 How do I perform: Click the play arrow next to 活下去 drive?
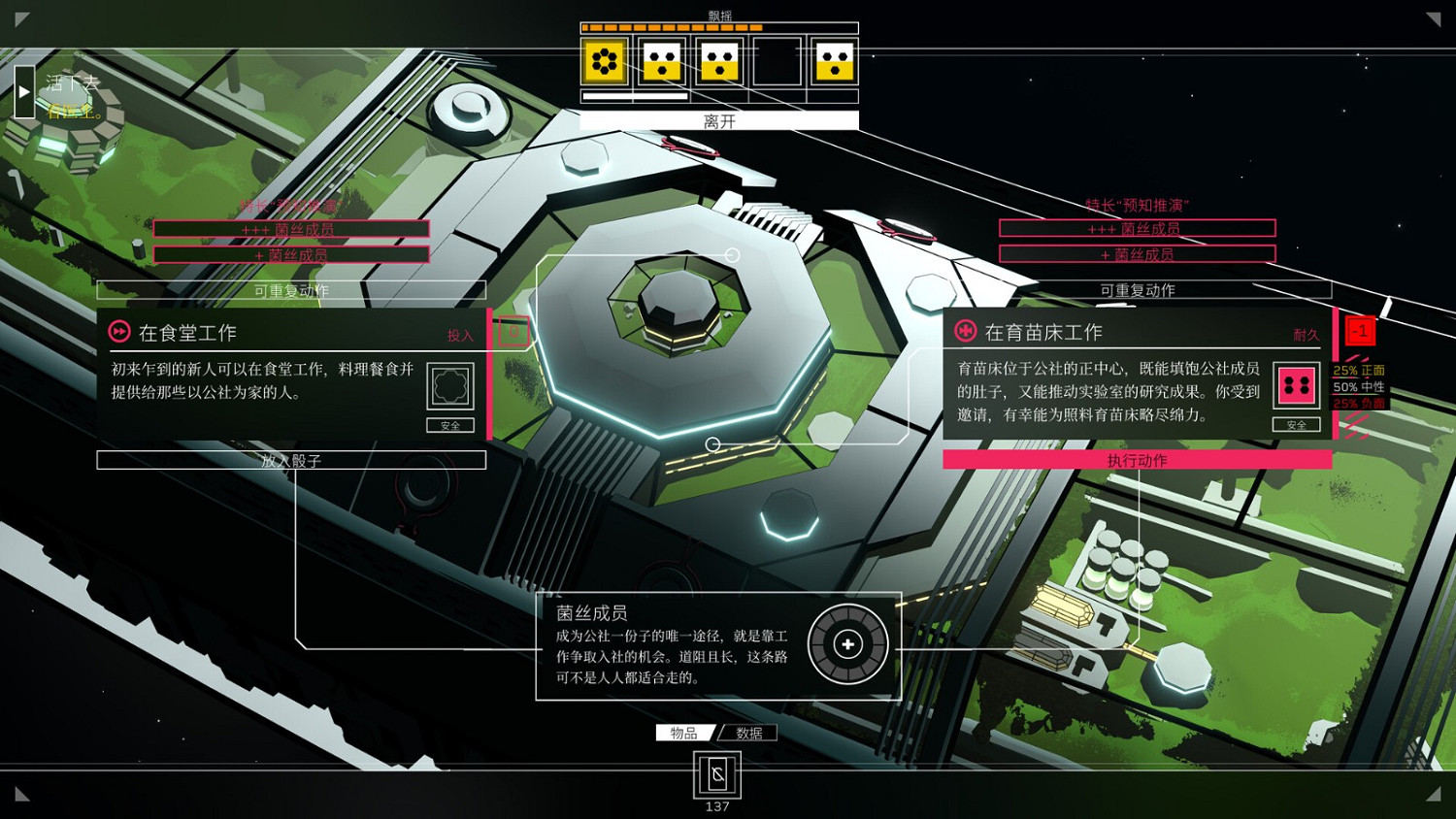(x=24, y=91)
